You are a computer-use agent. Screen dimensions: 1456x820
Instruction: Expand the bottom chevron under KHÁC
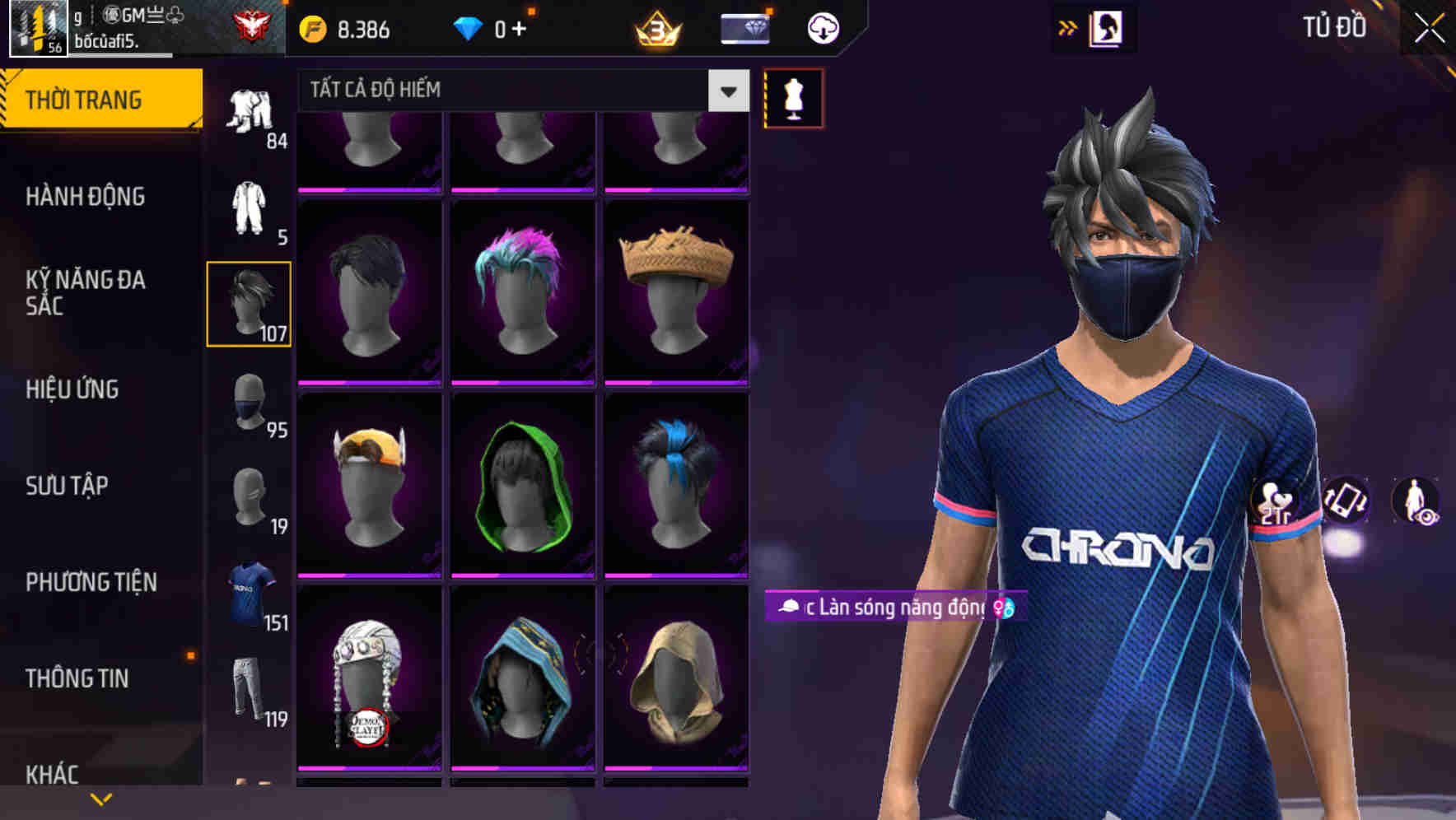(x=101, y=799)
